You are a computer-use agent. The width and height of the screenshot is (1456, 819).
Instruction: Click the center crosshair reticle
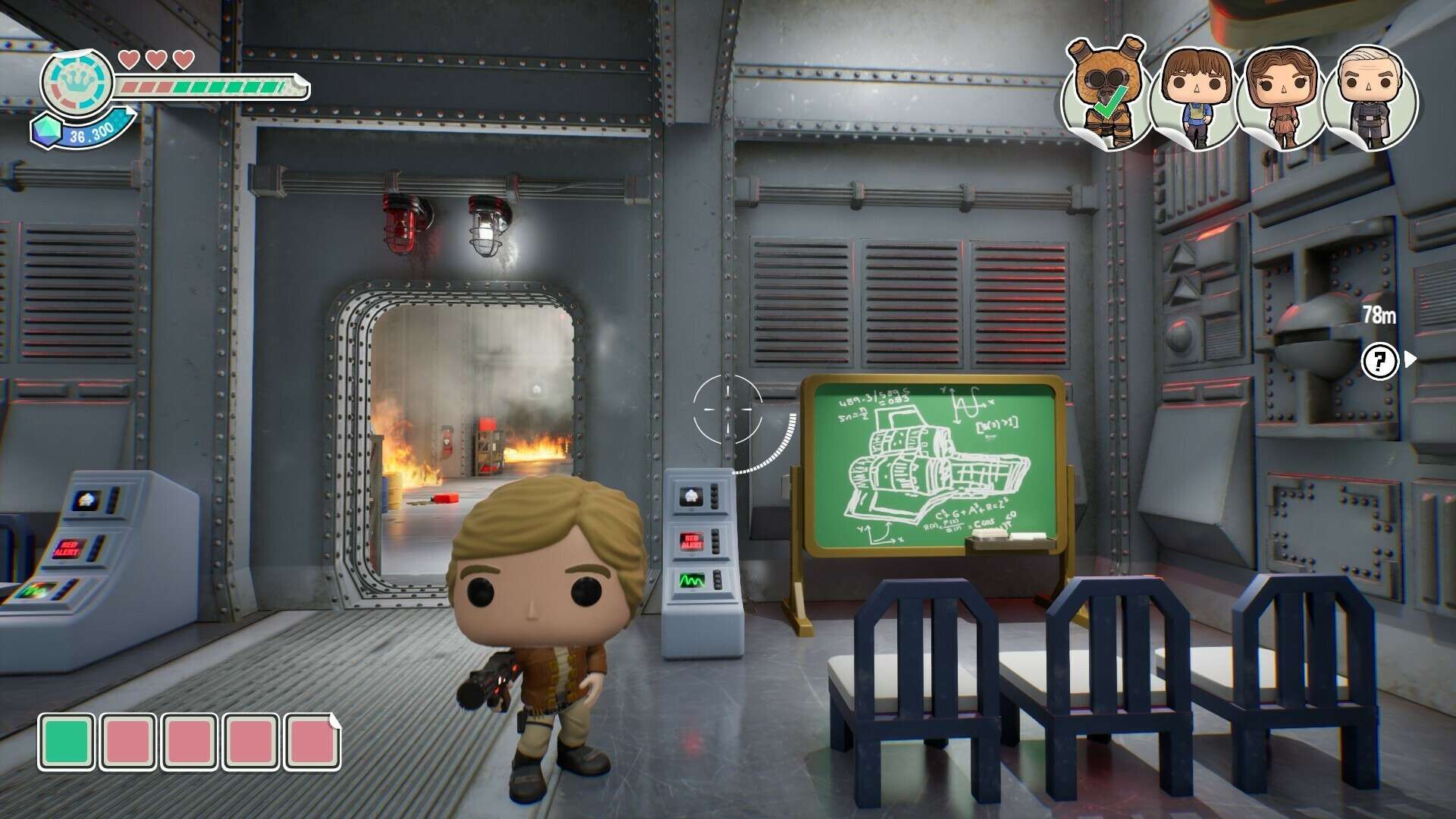[x=730, y=409]
